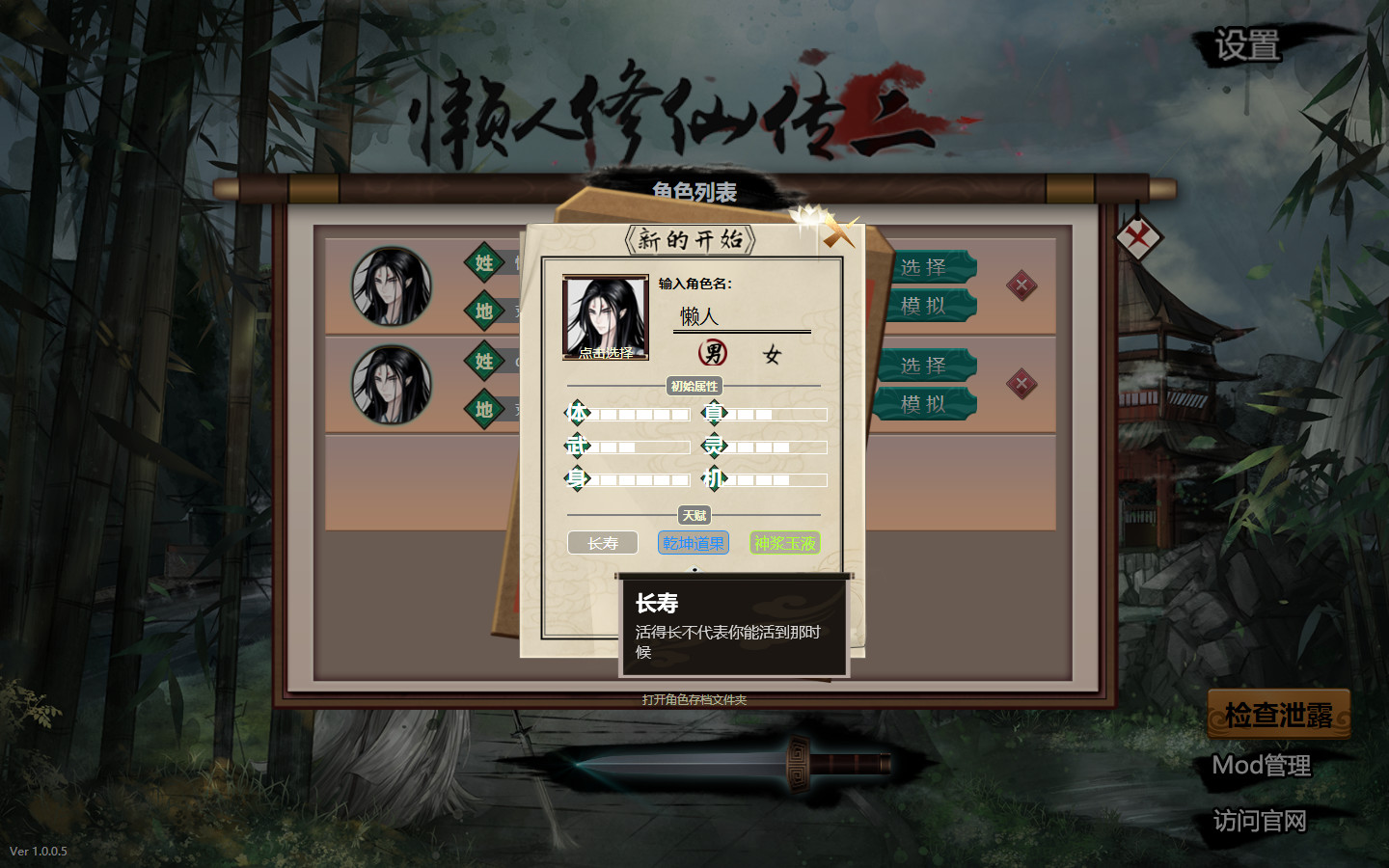Delete second saved character with red X icon
The image size is (1389, 868).
1021,384
